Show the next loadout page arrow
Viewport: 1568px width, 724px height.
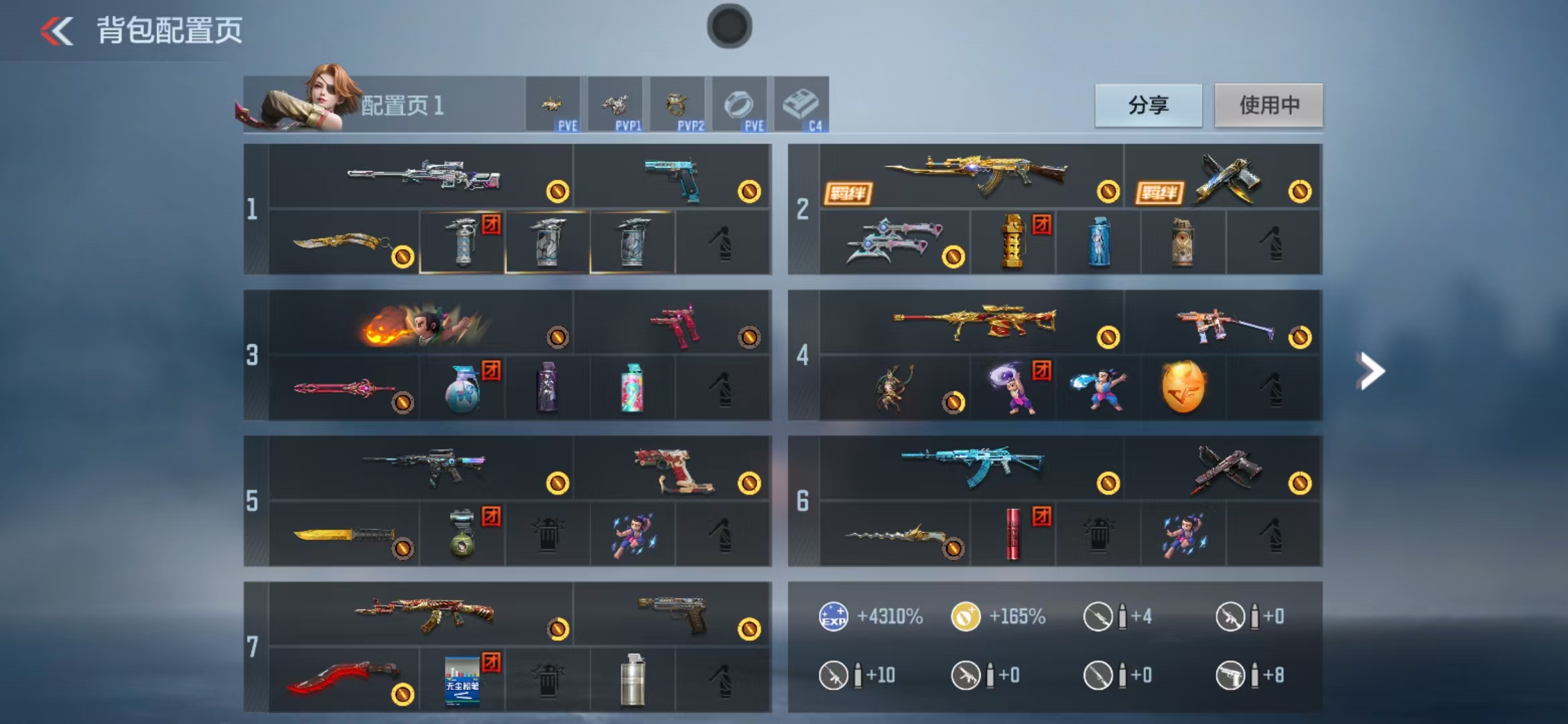(1370, 371)
